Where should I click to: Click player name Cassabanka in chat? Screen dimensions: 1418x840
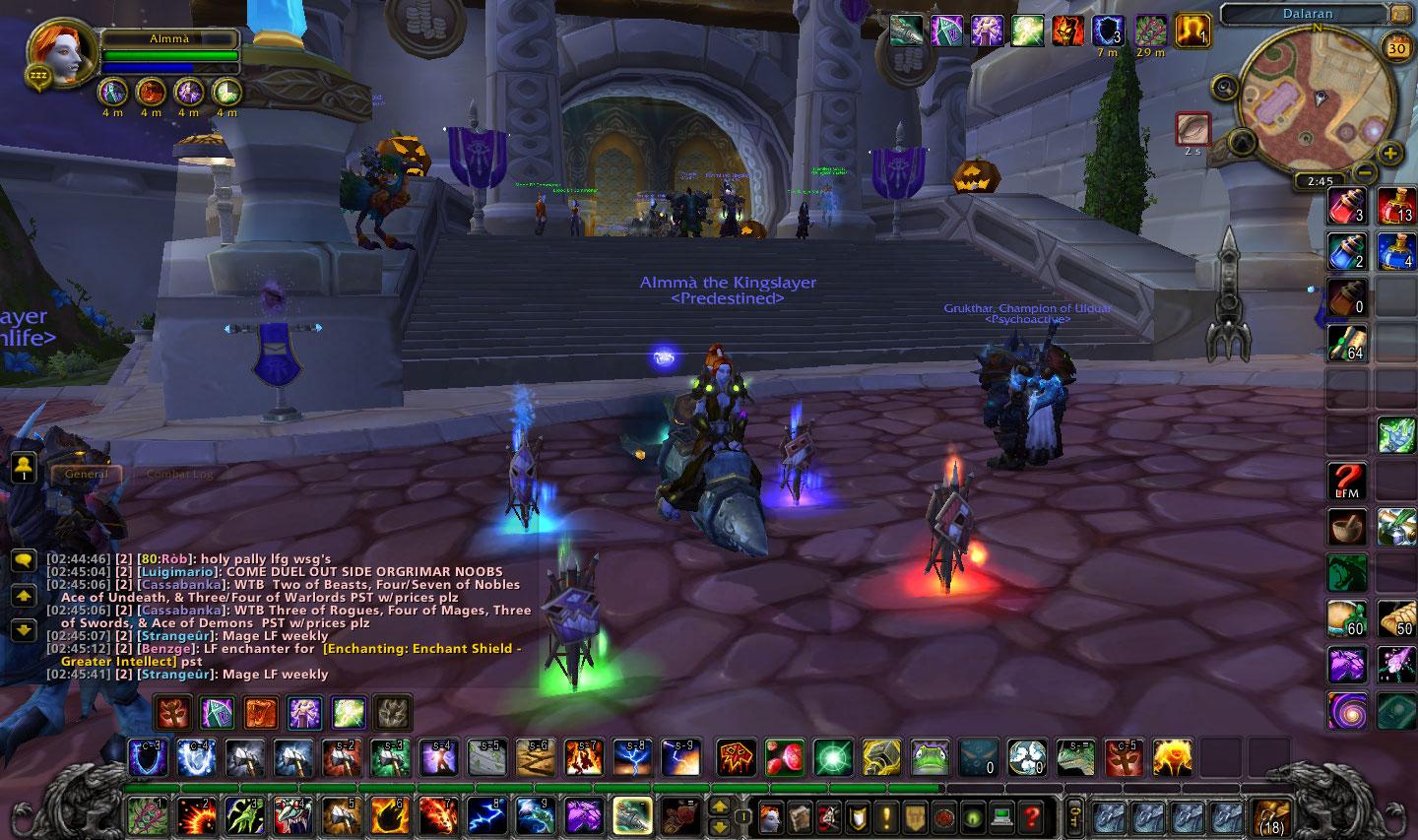click(179, 584)
